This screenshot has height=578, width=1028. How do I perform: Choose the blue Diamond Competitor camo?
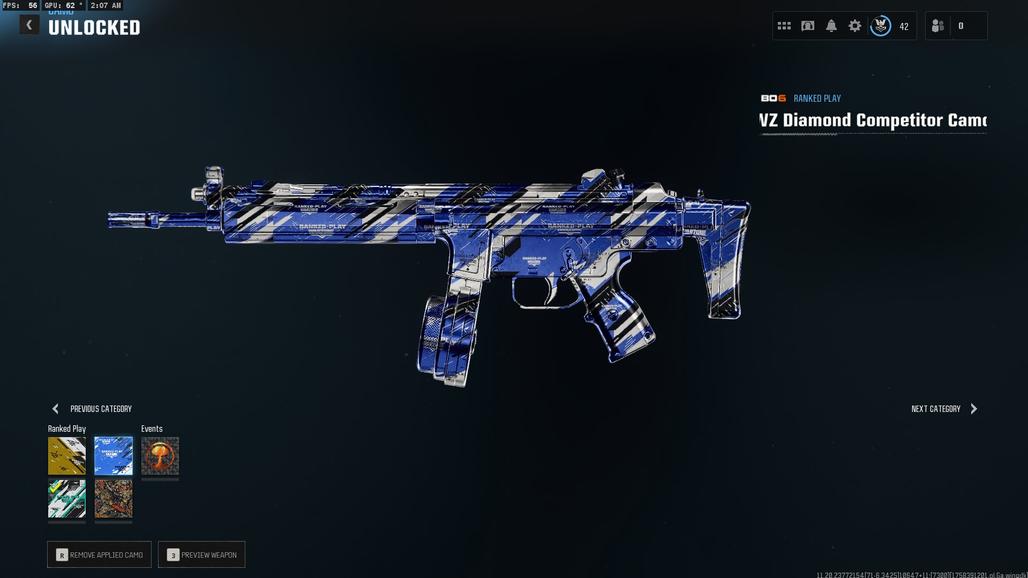click(x=113, y=456)
